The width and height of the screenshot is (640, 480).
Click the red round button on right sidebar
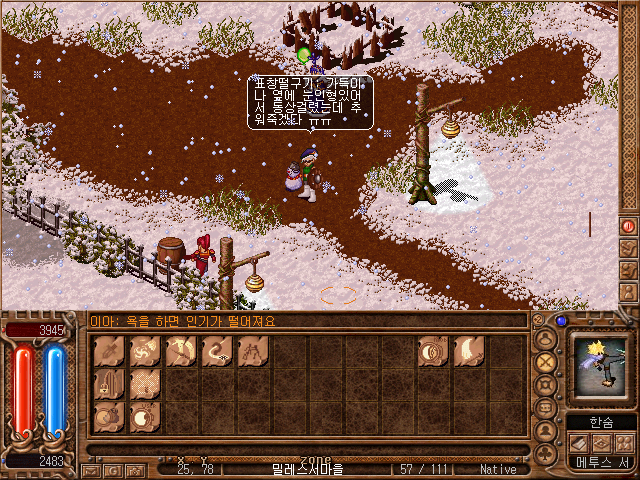pyautogui.click(x=629, y=226)
